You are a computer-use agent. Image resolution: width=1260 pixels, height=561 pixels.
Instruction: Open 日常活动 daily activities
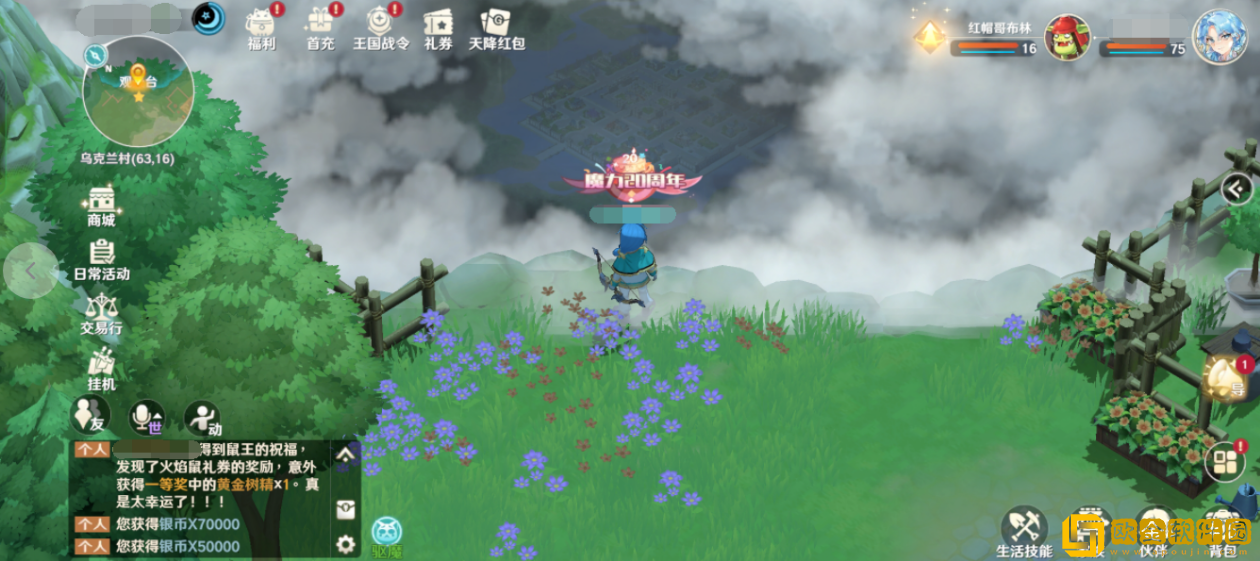point(101,258)
